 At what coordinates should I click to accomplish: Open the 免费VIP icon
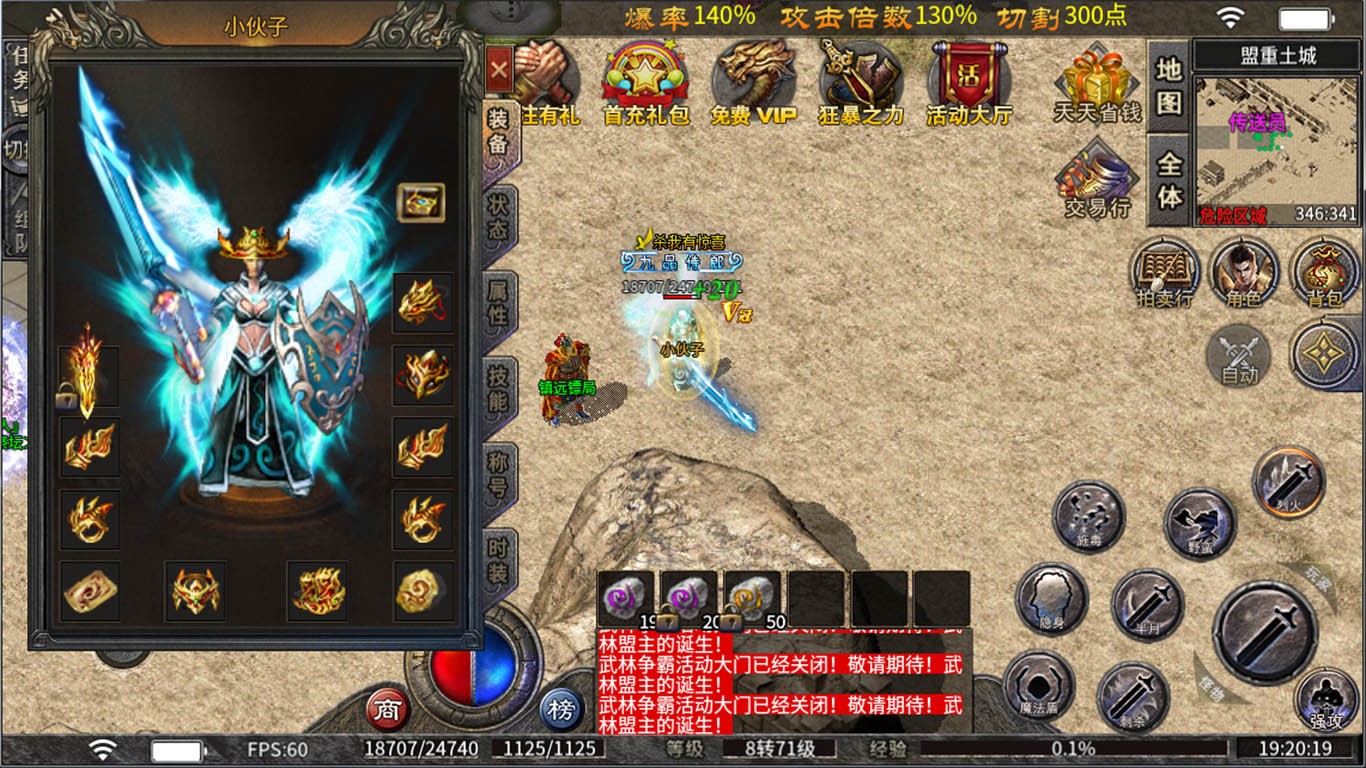[x=754, y=80]
